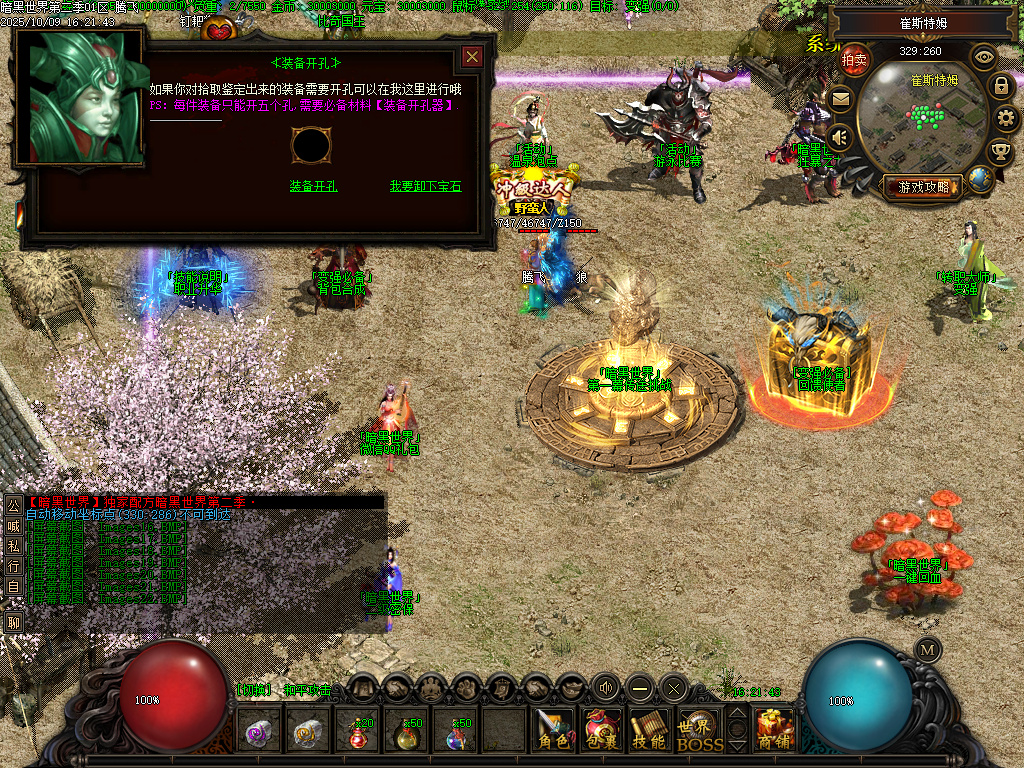Open the 游戏攻略 game guide

tap(923, 186)
